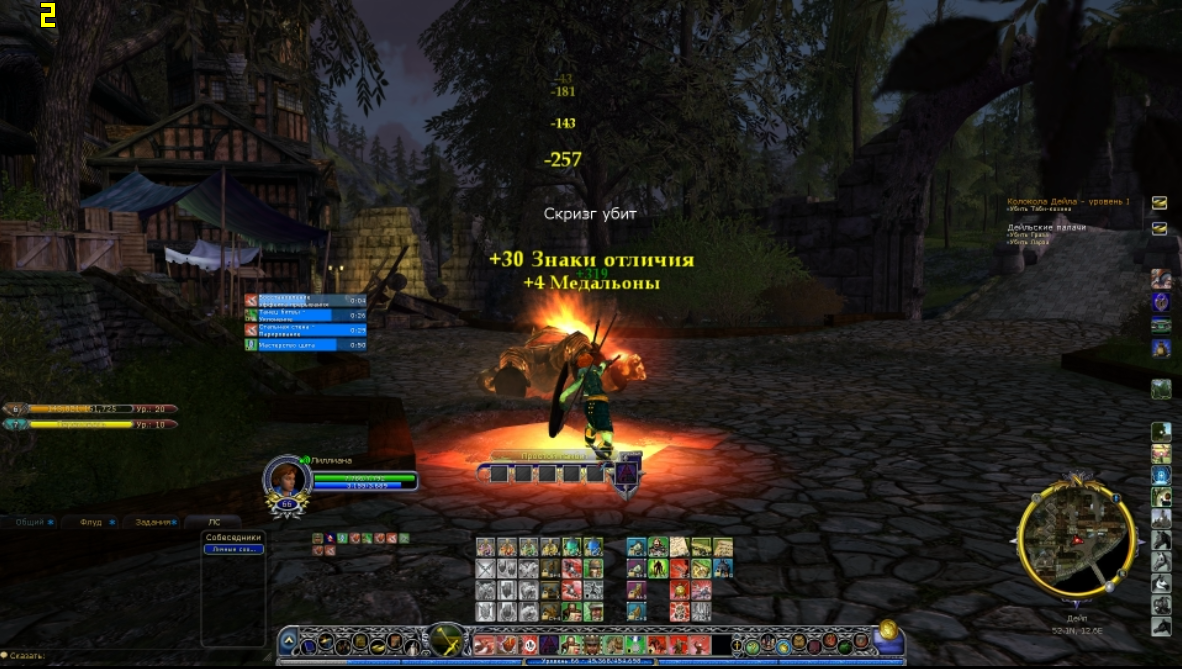Select quest Колокола Дейла in the tracker

[x=1068, y=202]
